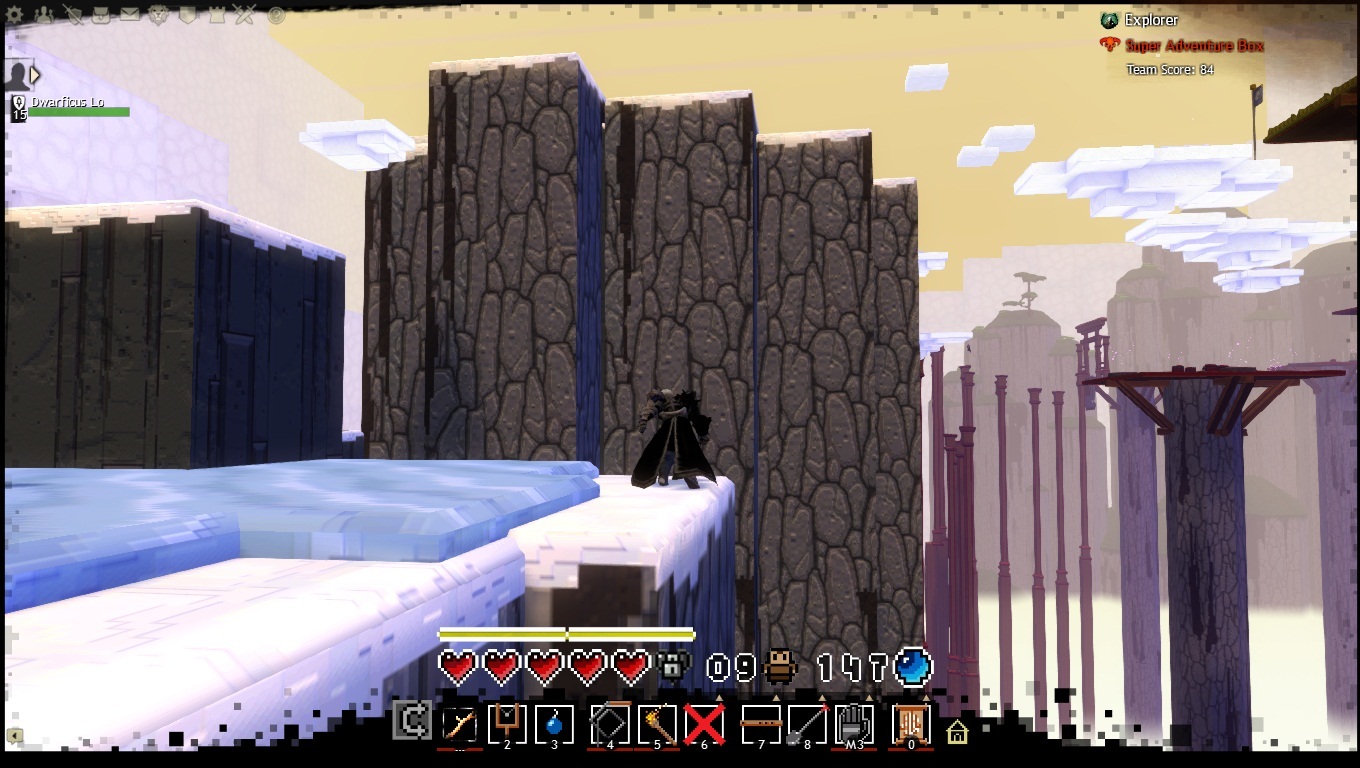The height and width of the screenshot is (768, 1360).
Task: Select party member Dwarficus Lo
Action: 68,103
